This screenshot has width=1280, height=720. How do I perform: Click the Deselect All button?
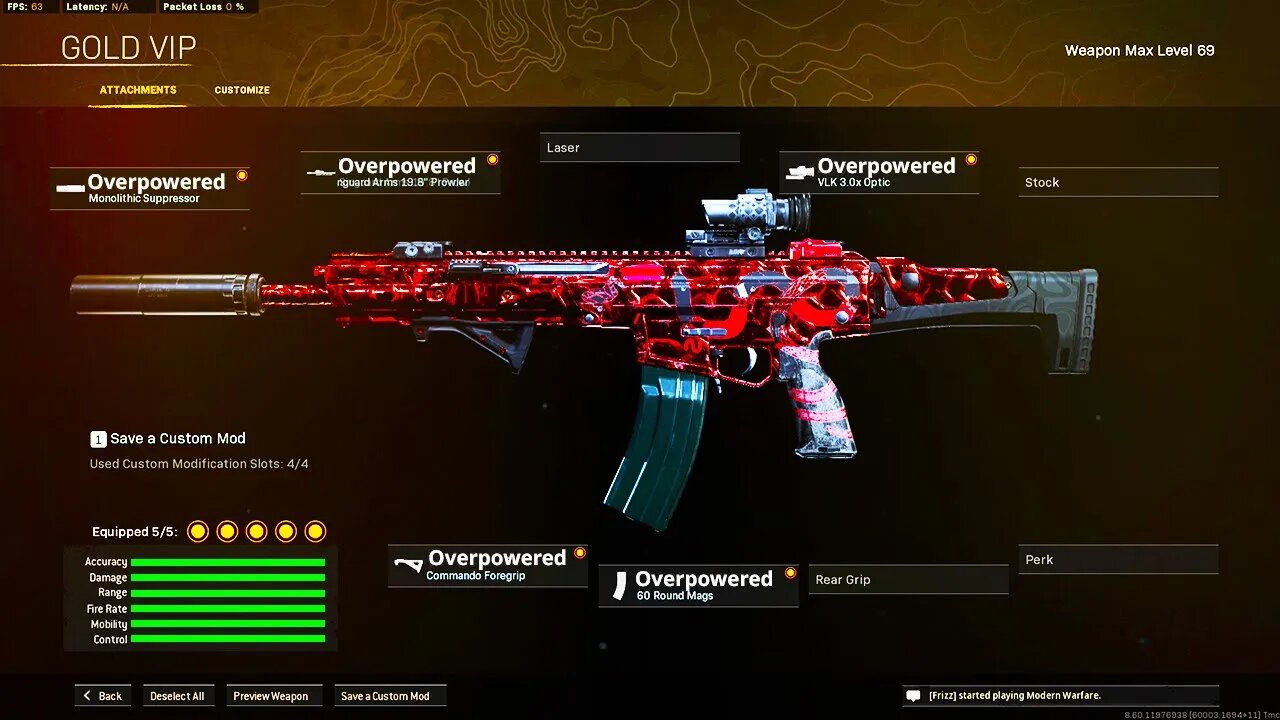point(178,695)
